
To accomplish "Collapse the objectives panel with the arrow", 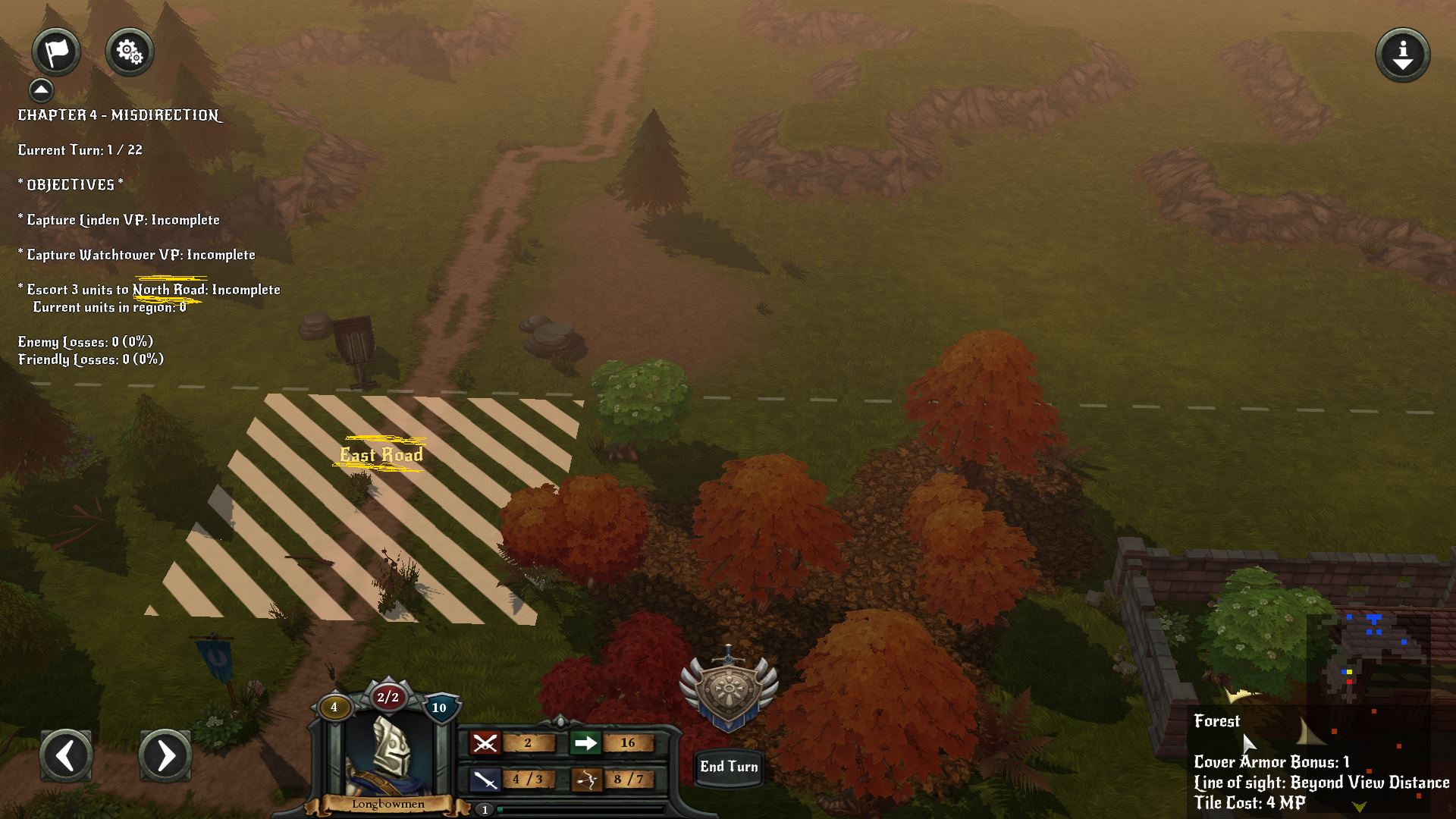I will (42, 90).
